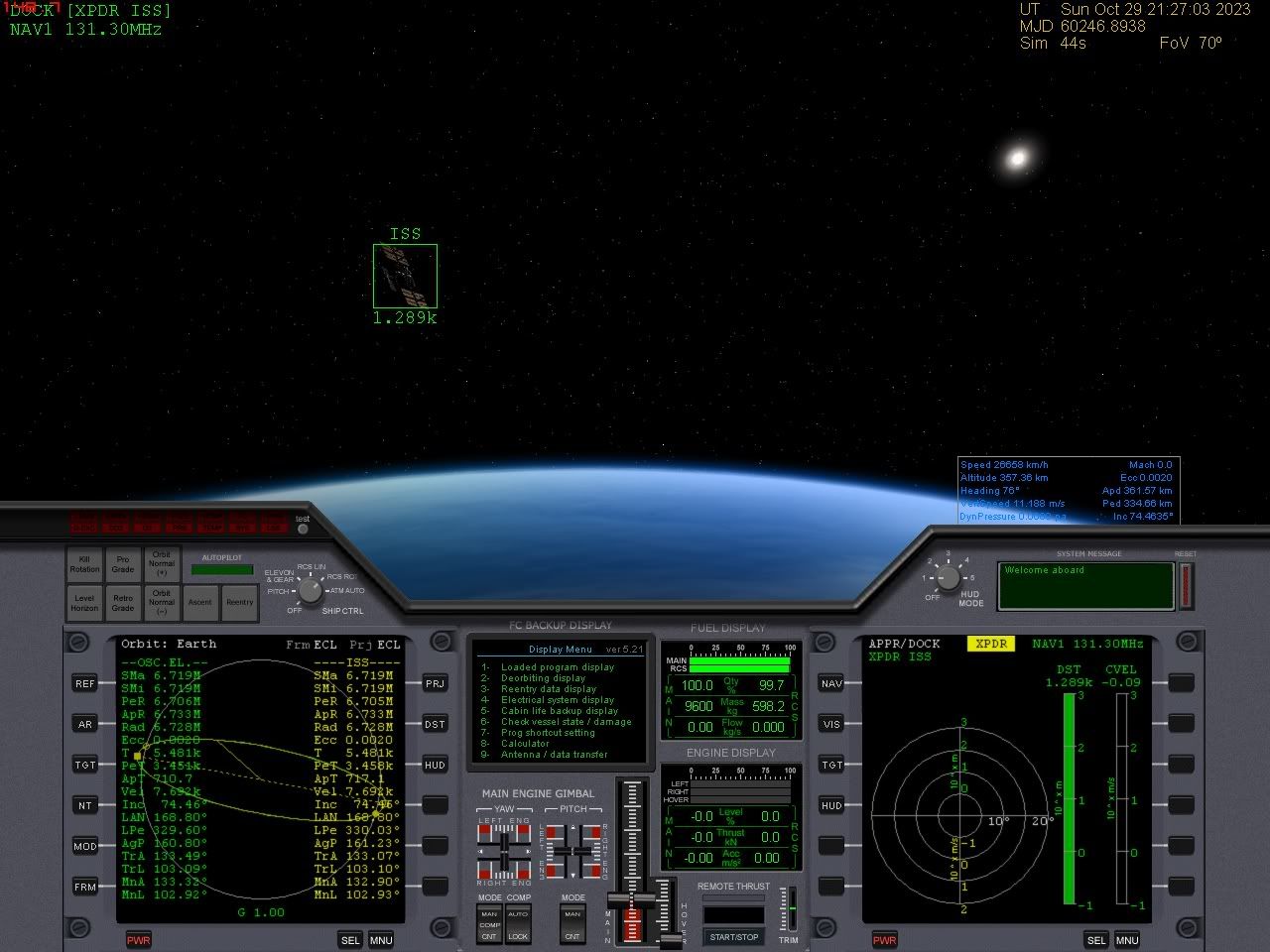Turn the HUD MODE selector knob
Image resolution: width=1270 pixels, height=952 pixels.
(949, 578)
